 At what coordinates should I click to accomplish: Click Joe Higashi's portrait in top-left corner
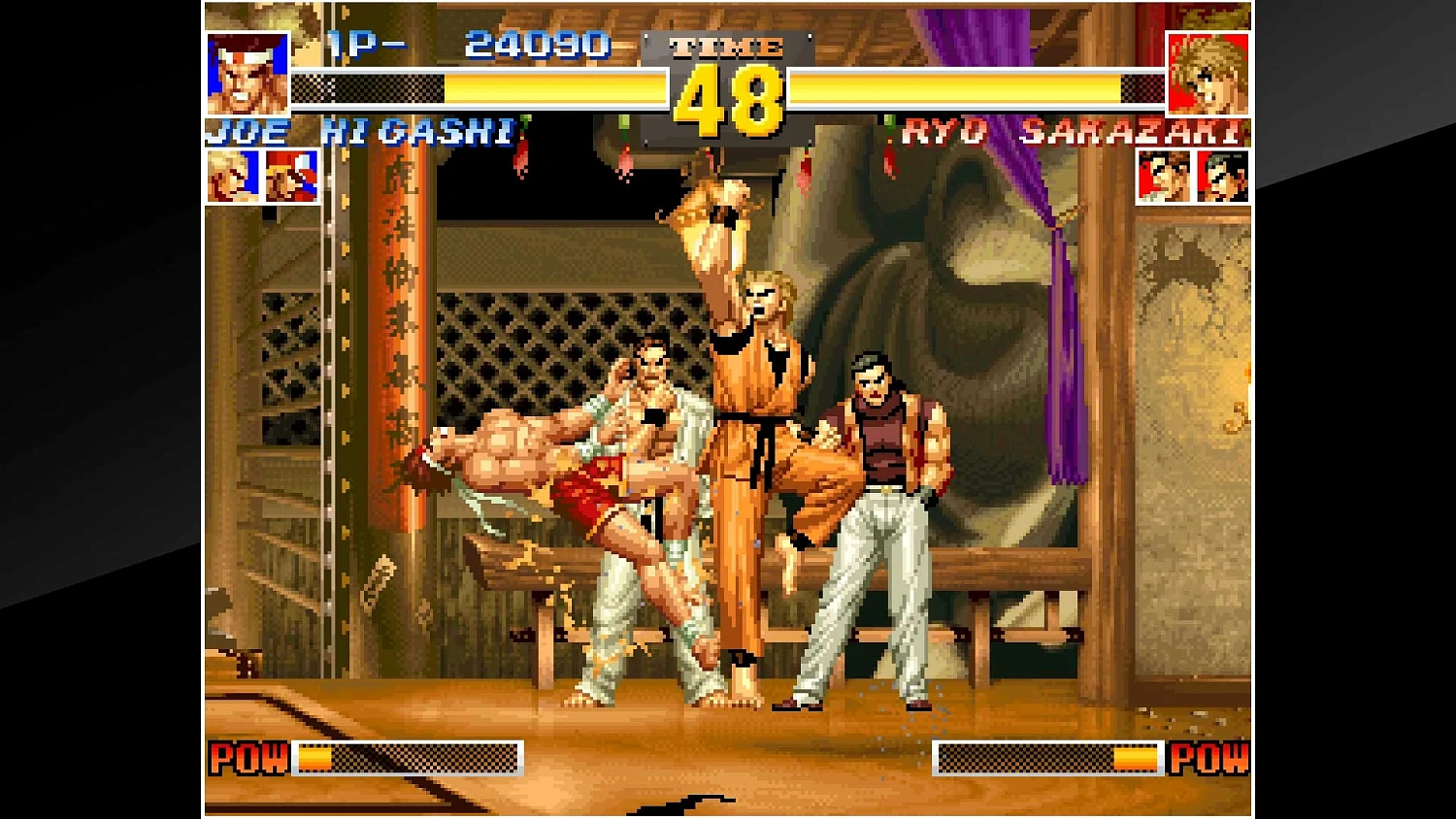[246, 73]
